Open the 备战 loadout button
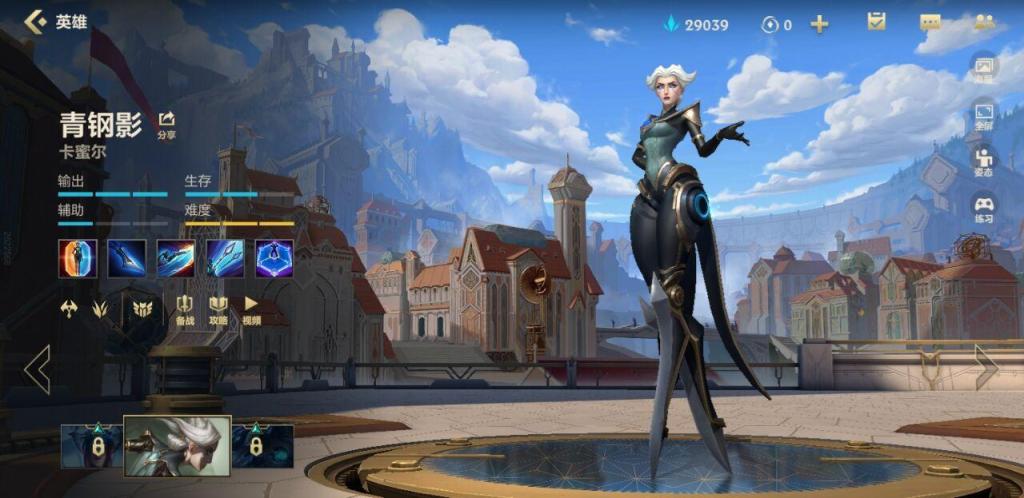 tap(185, 310)
